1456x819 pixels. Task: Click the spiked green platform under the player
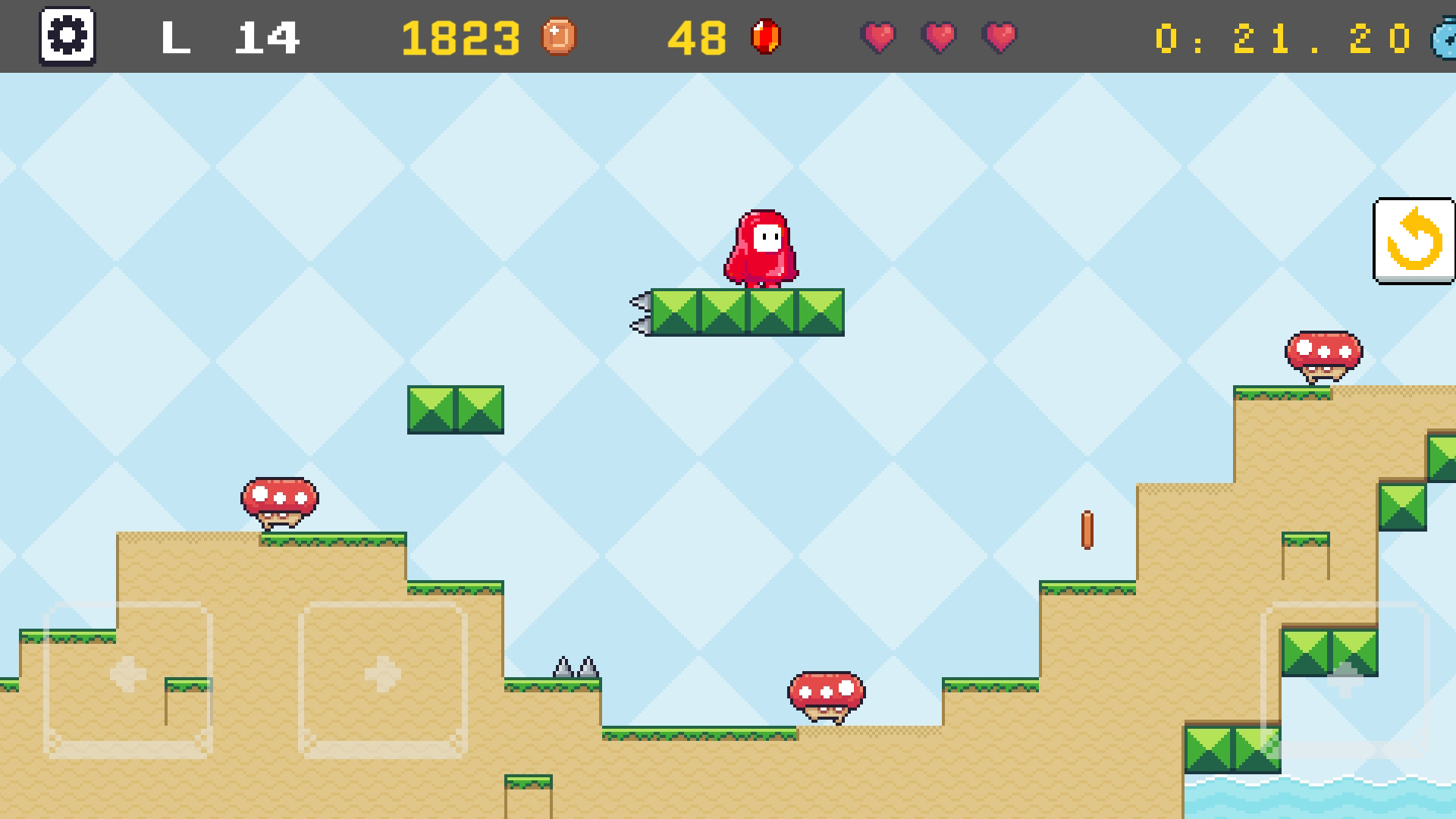pos(747,311)
